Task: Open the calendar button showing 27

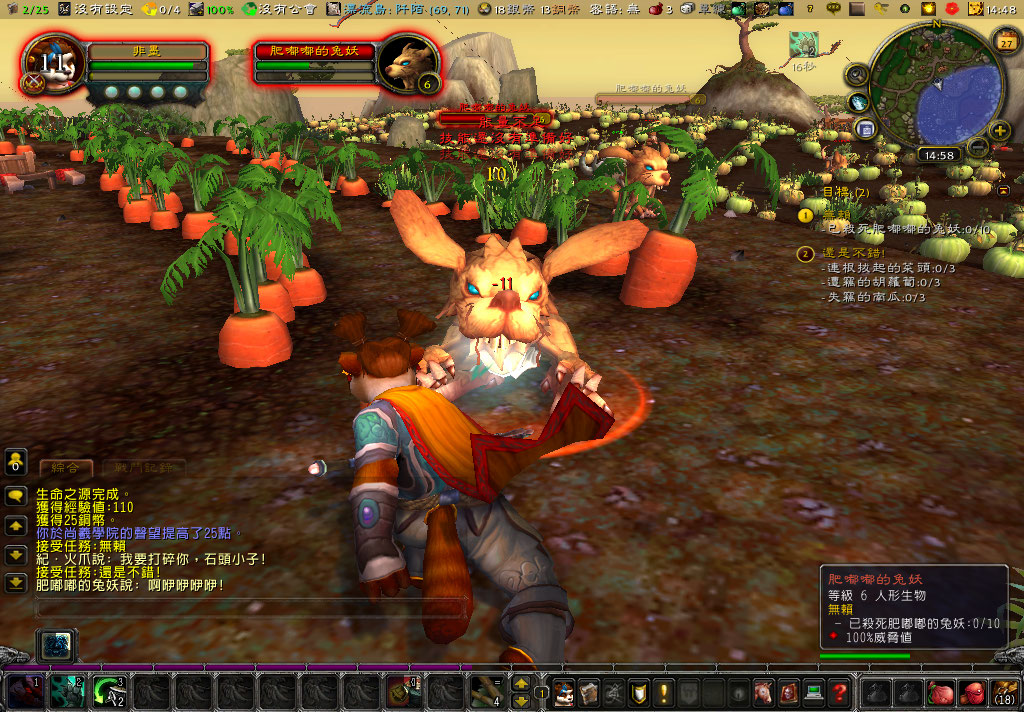Action: point(1004,40)
